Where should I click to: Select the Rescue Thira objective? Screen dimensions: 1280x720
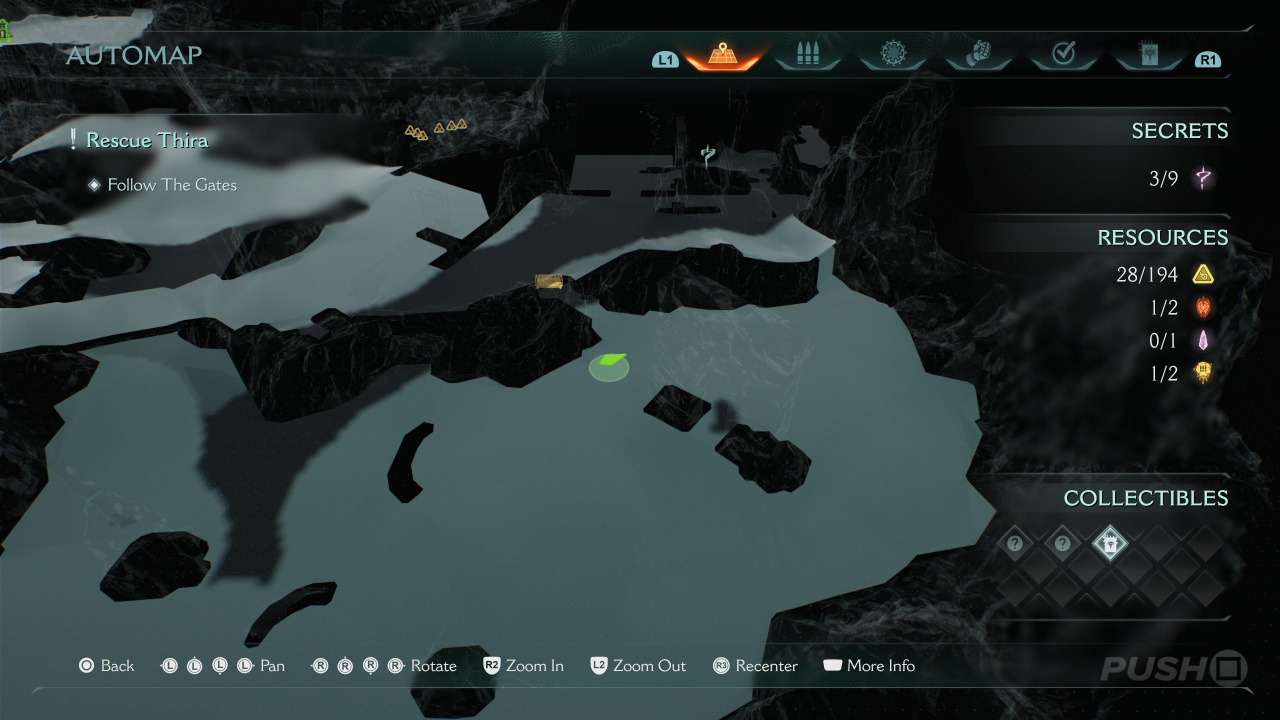147,140
